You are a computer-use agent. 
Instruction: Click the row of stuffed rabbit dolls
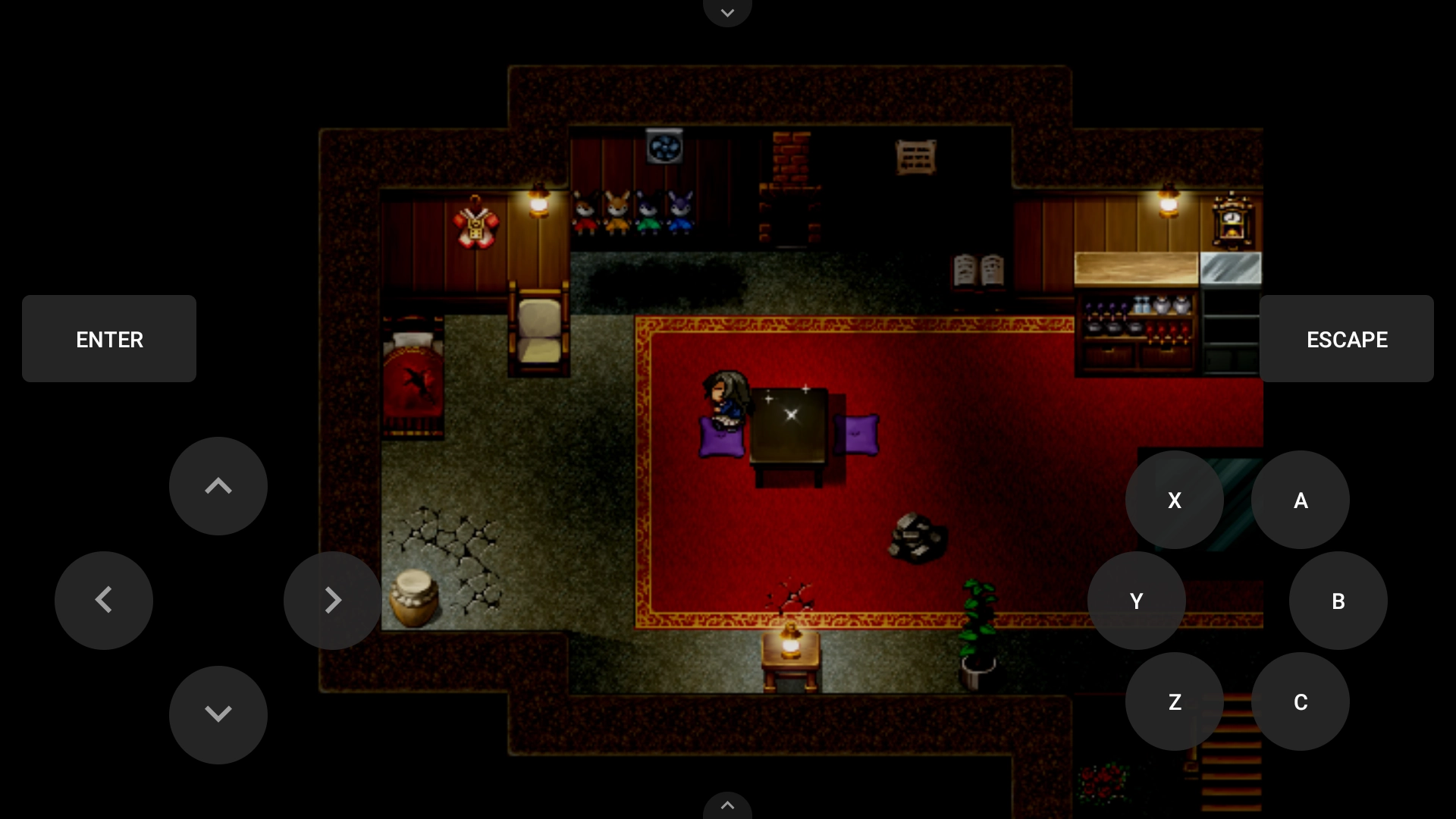click(x=635, y=212)
